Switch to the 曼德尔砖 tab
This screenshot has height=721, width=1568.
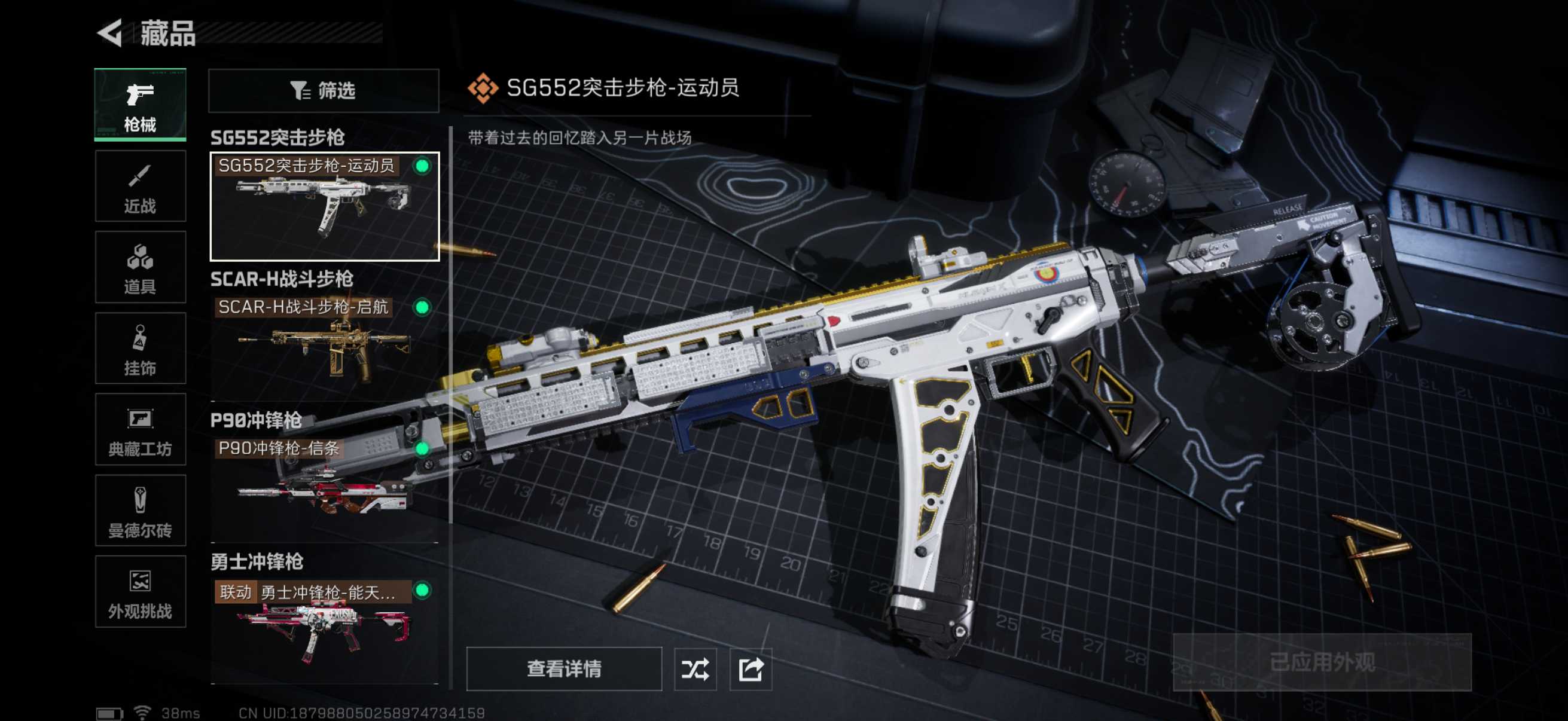[x=140, y=510]
